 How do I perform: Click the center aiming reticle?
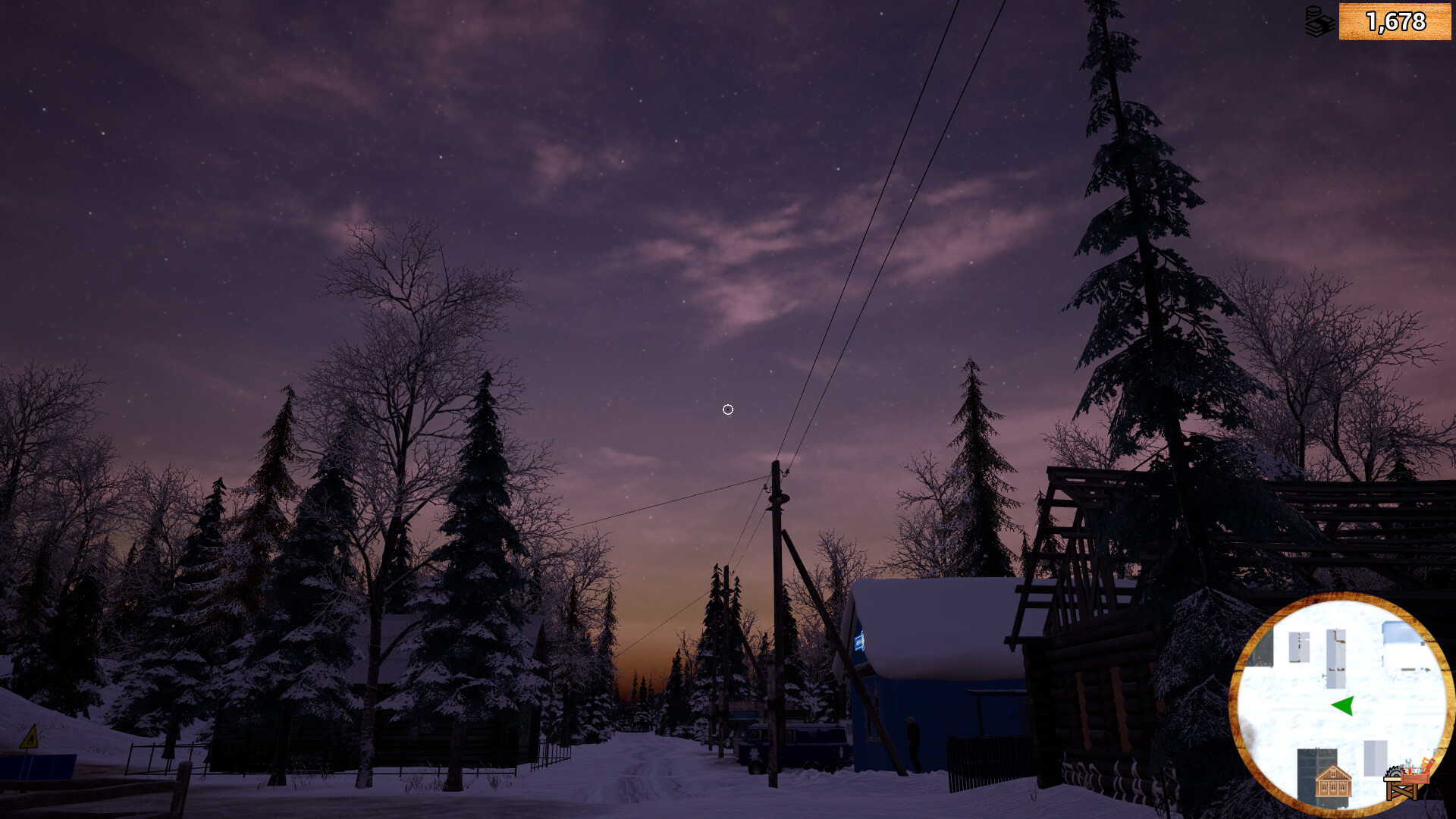(727, 409)
